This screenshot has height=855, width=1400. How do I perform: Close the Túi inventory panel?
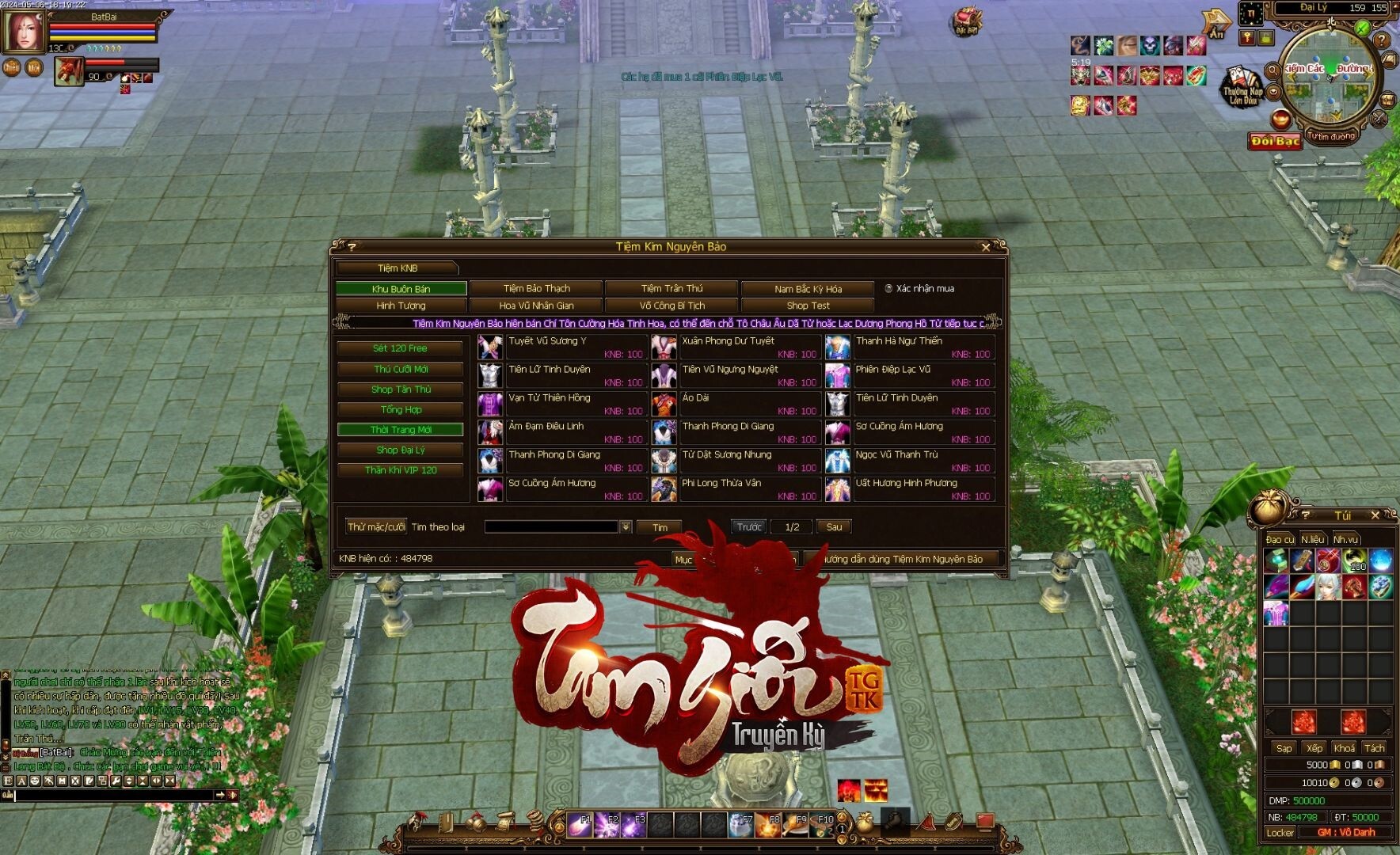click(x=1375, y=515)
